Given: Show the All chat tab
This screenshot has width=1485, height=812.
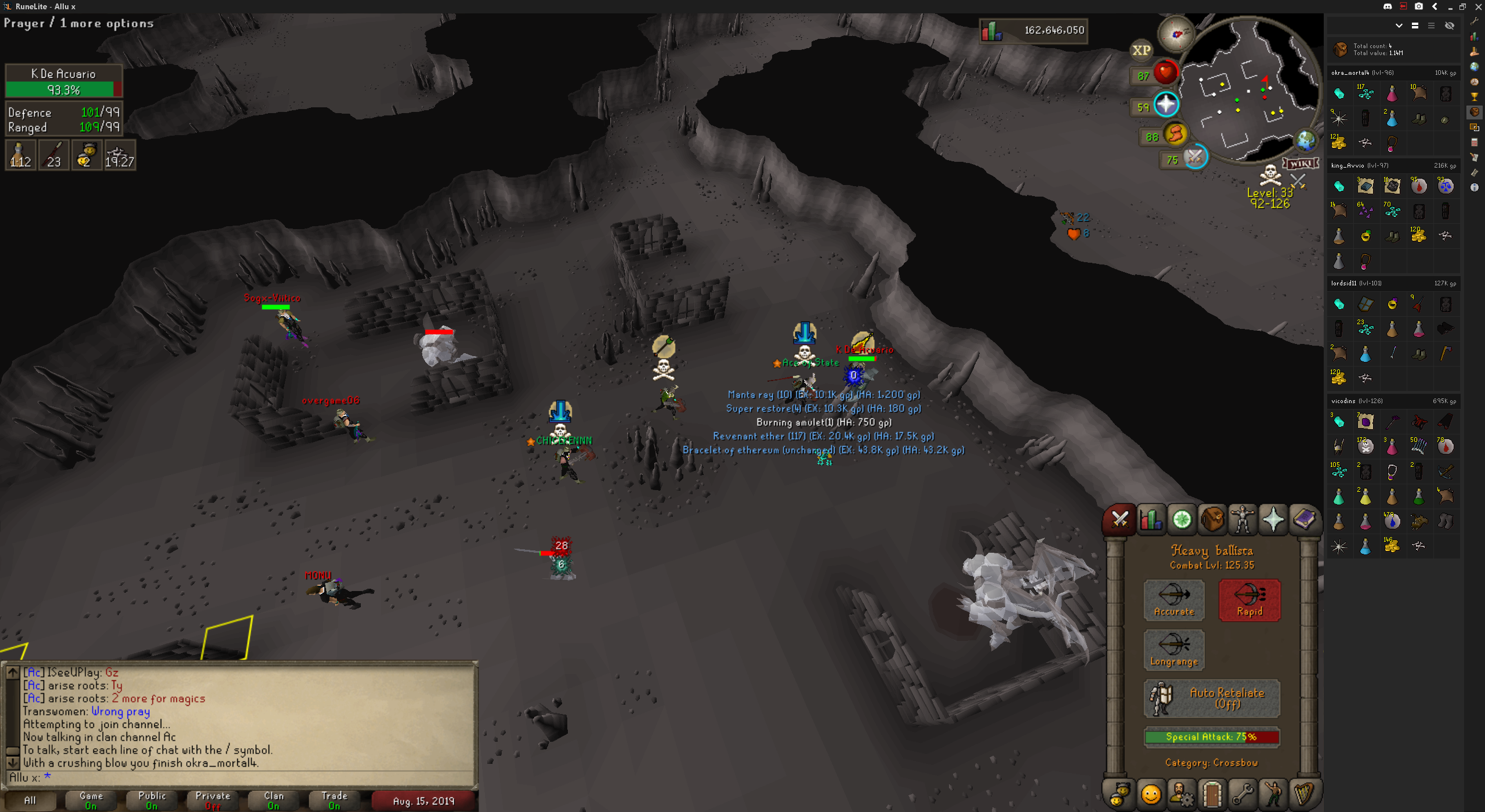Looking at the screenshot, I should tap(30, 800).
